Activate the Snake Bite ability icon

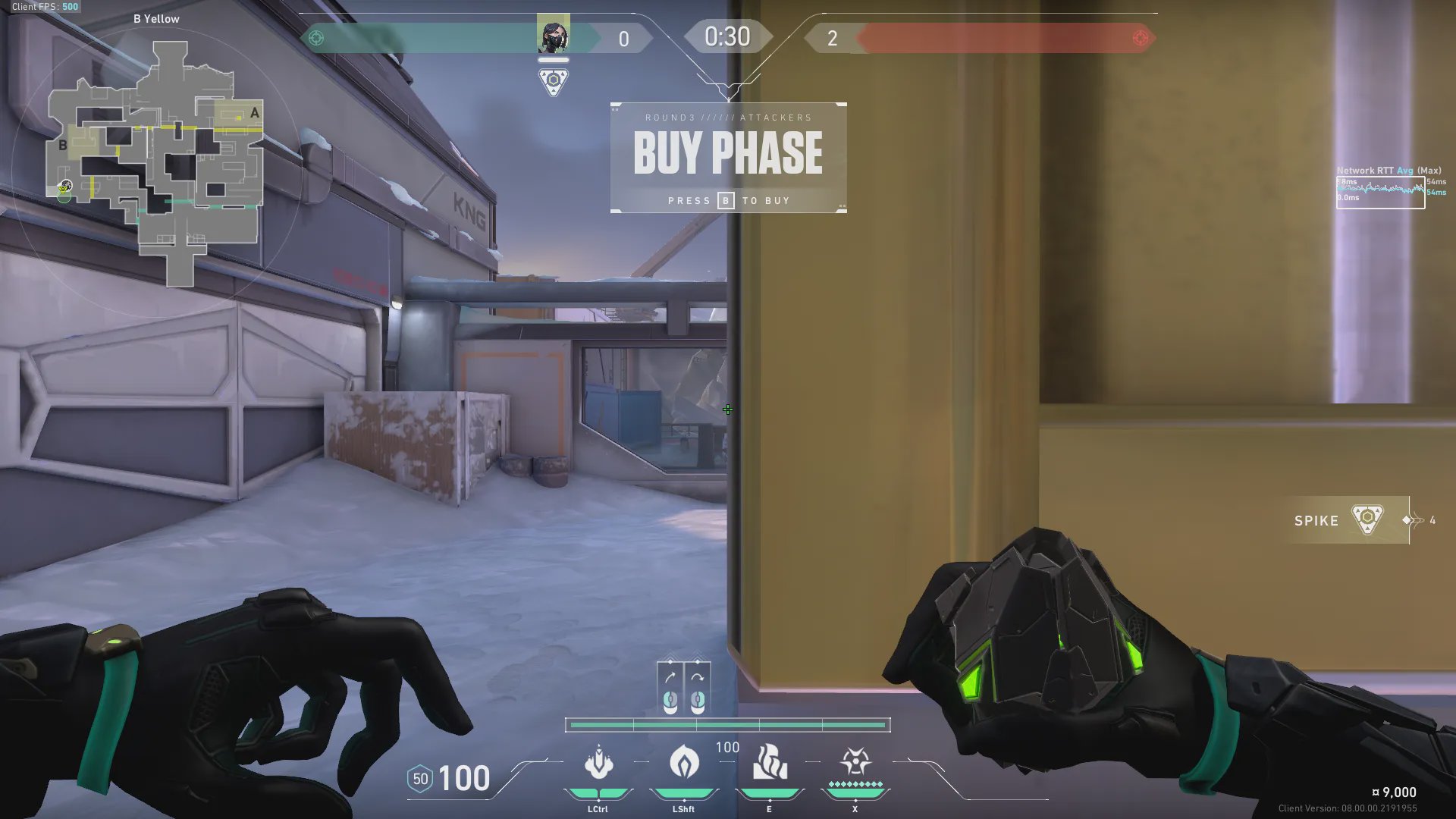click(x=598, y=763)
